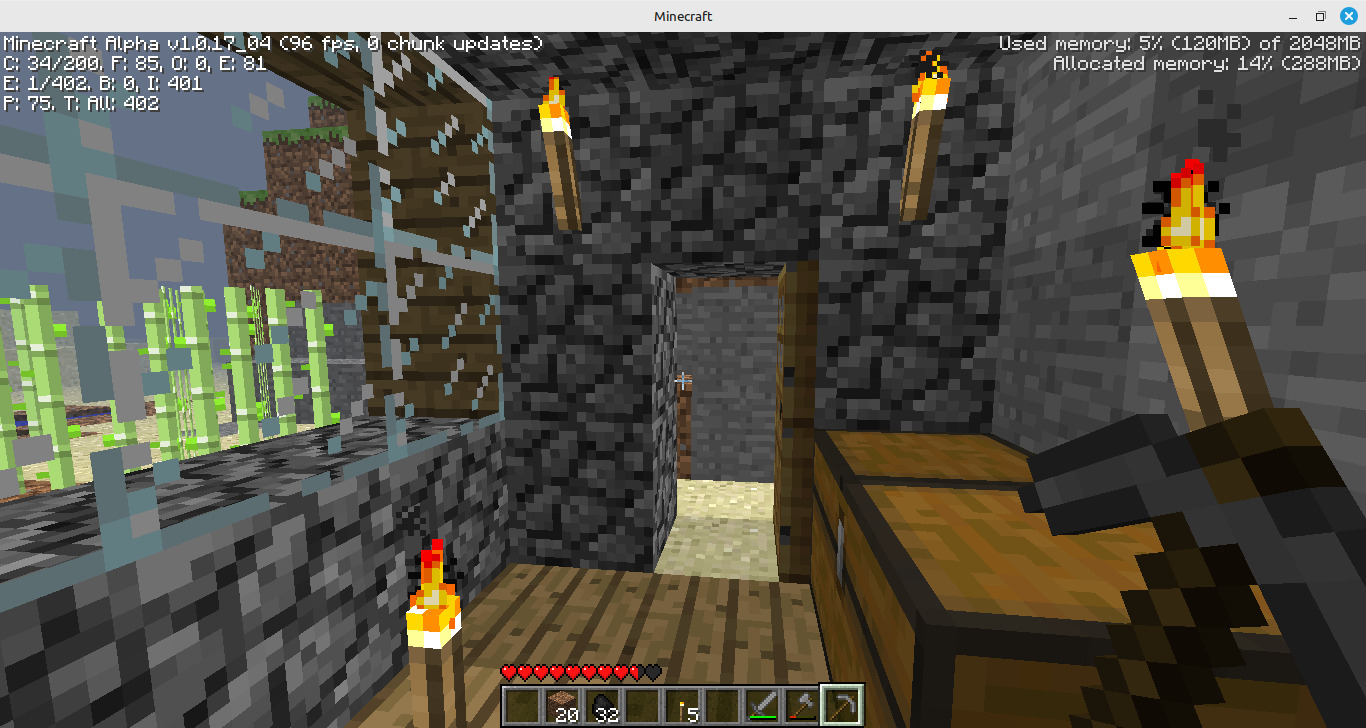Viewport: 1366px width, 728px height.
Task: Choose the coal stack hotbar slot
Action: pyautogui.click(x=602, y=705)
